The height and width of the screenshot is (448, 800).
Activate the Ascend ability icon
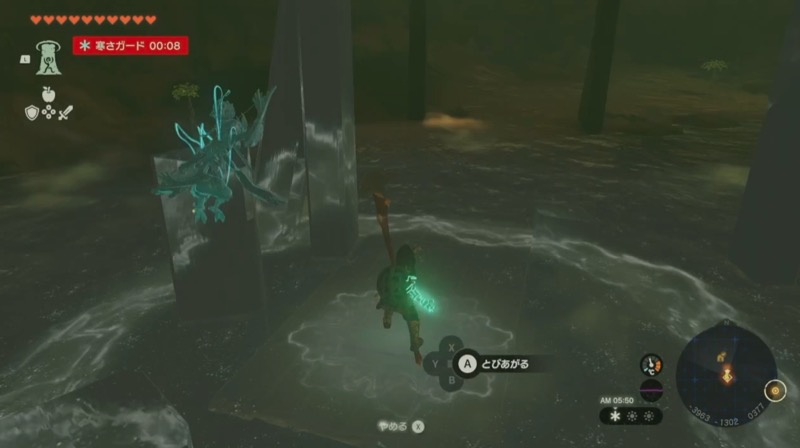(x=46, y=59)
